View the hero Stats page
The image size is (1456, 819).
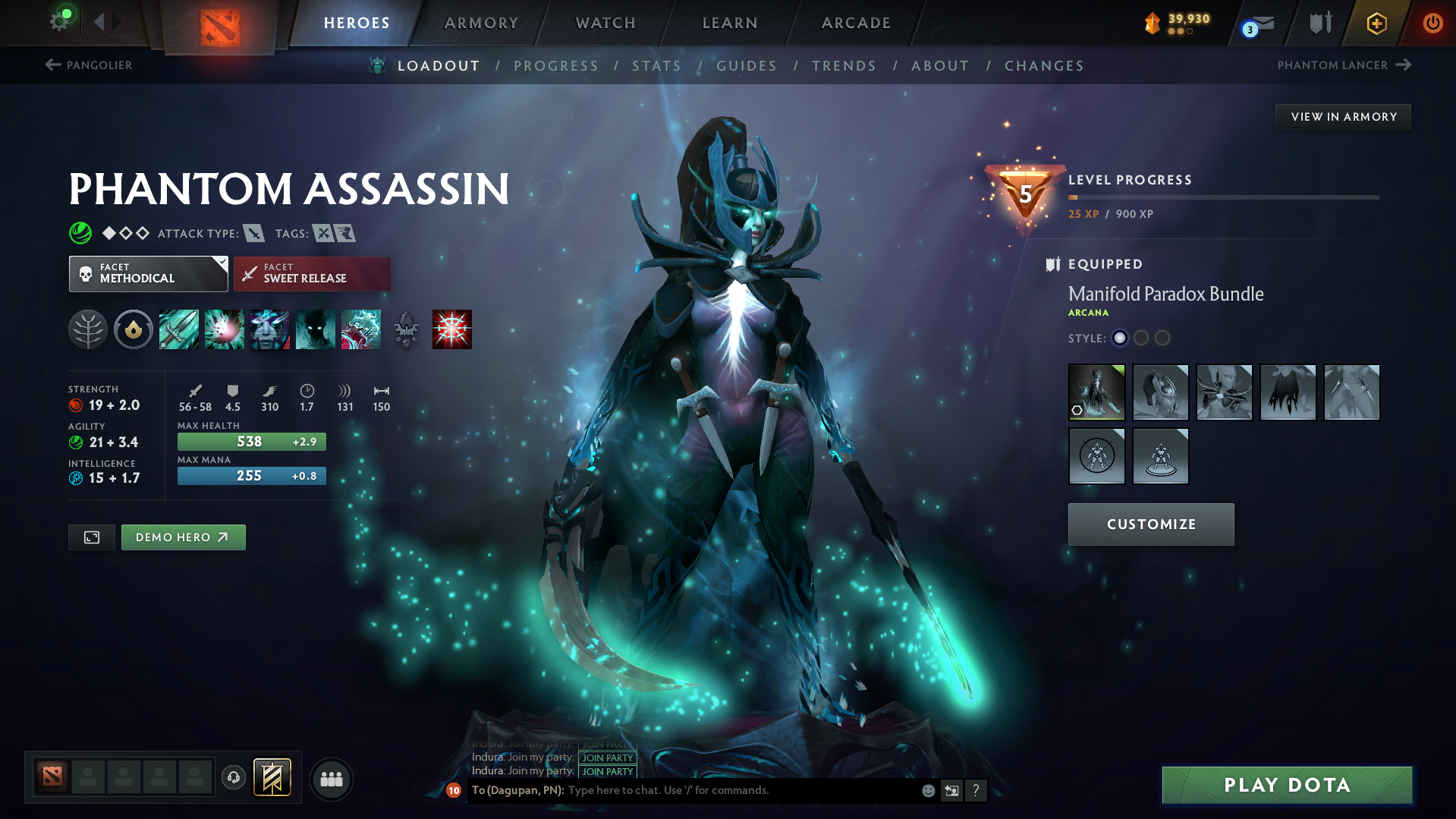pyautogui.click(x=657, y=66)
